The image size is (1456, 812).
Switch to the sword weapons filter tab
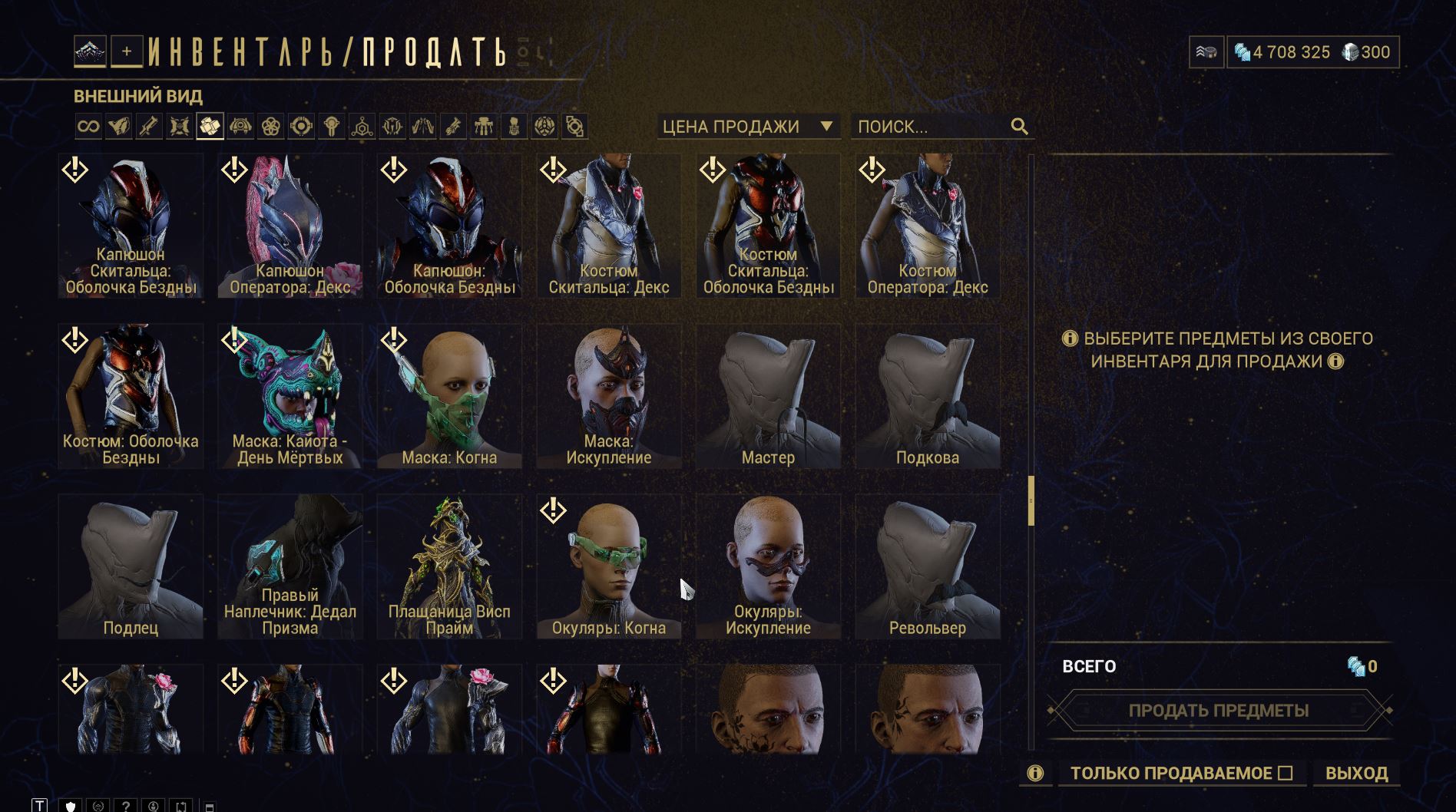point(149,127)
